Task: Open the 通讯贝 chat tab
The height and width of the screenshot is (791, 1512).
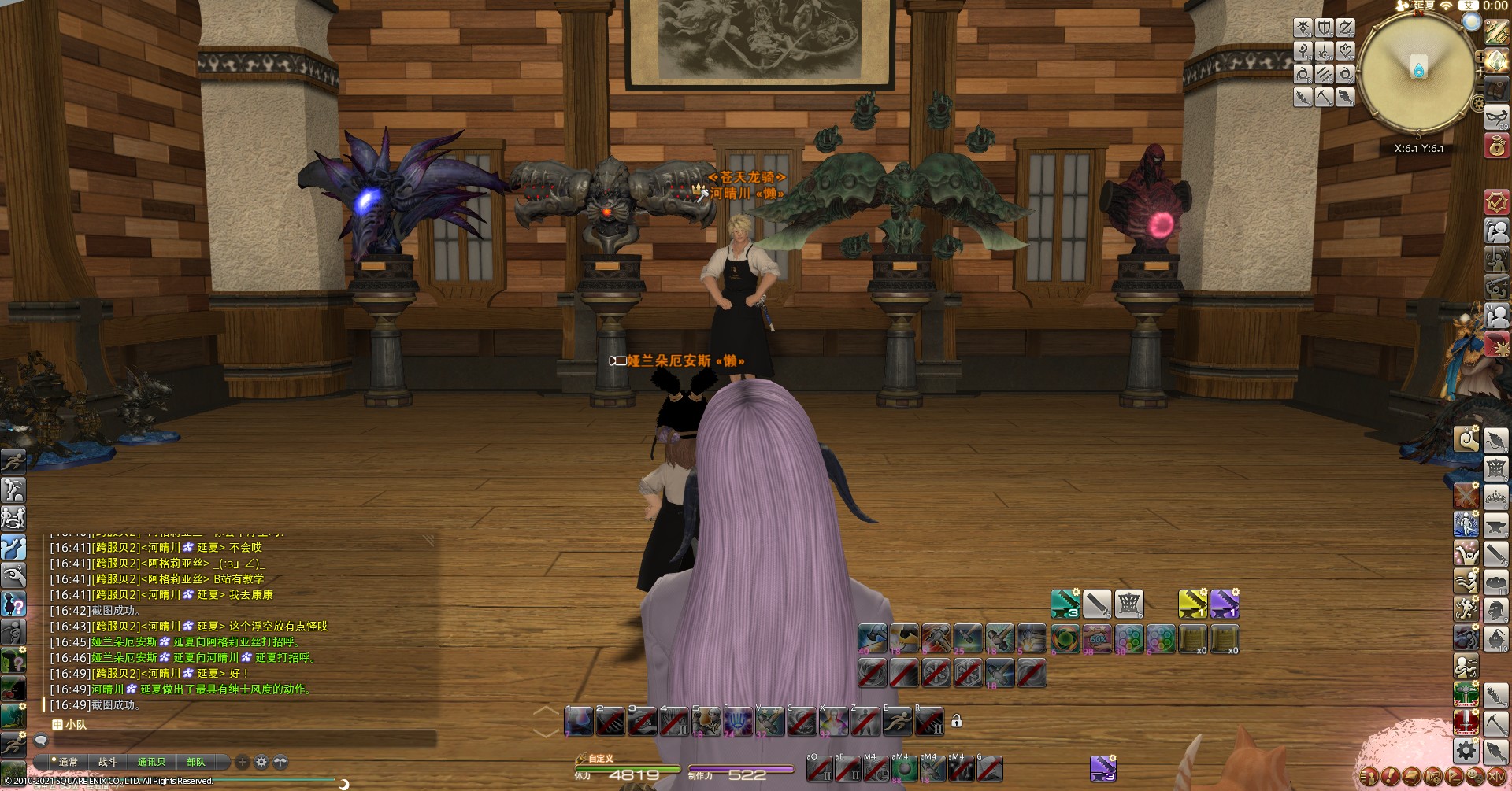Action: point(151,762)
